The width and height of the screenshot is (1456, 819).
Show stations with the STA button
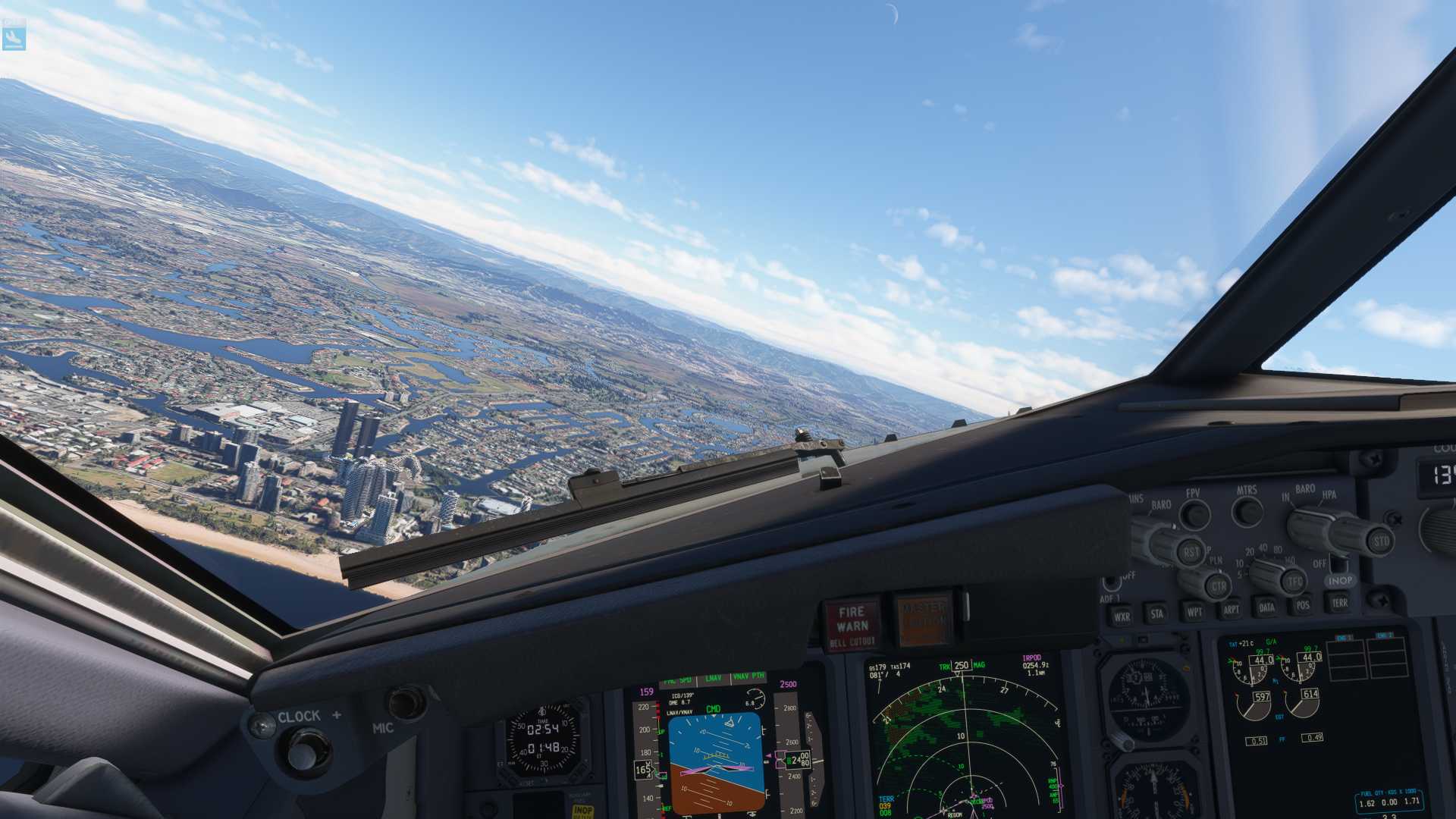pyautogui.click(x=1156, y=613)
